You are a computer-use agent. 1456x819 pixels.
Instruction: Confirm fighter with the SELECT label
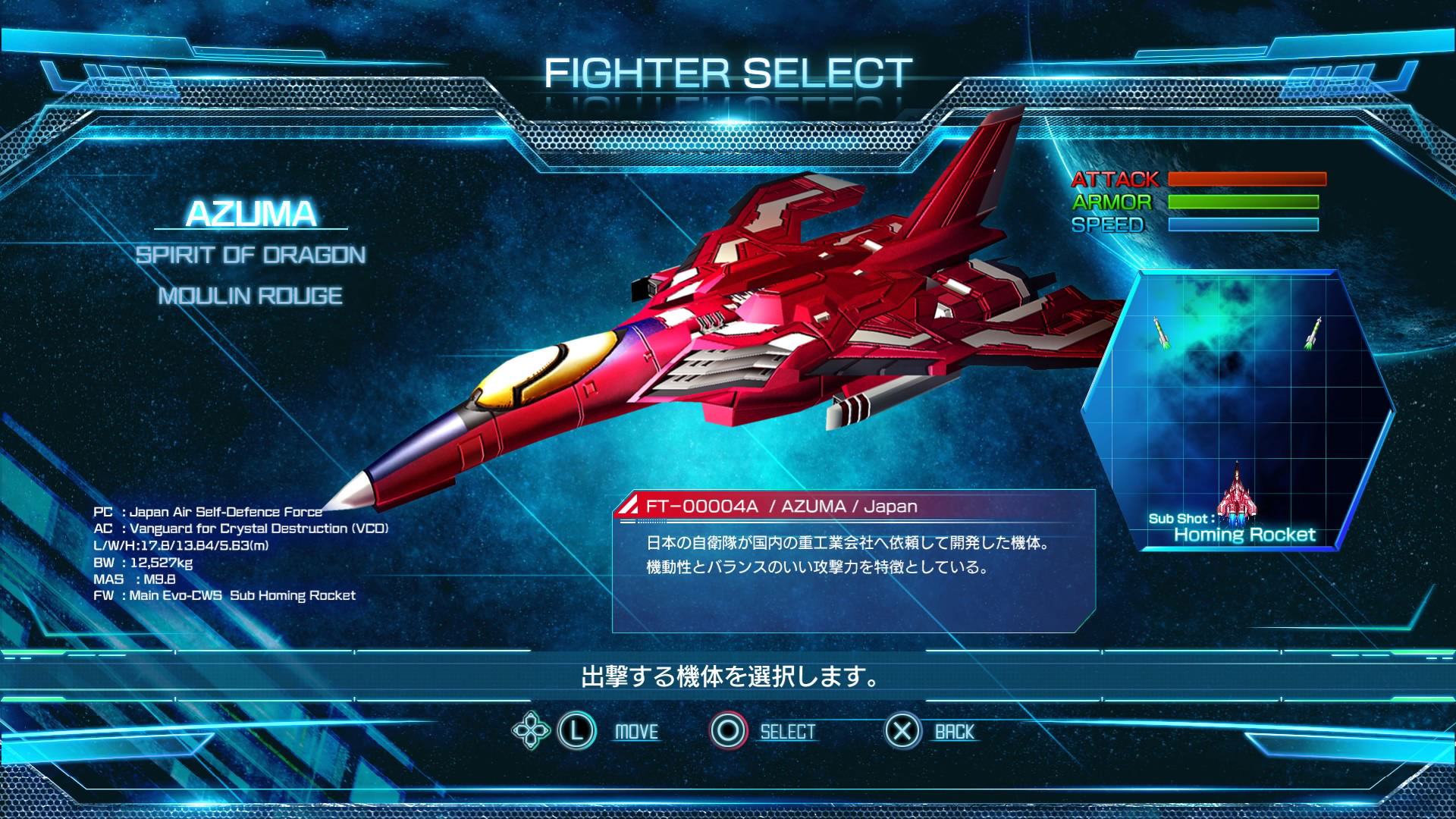click(787, 732)
